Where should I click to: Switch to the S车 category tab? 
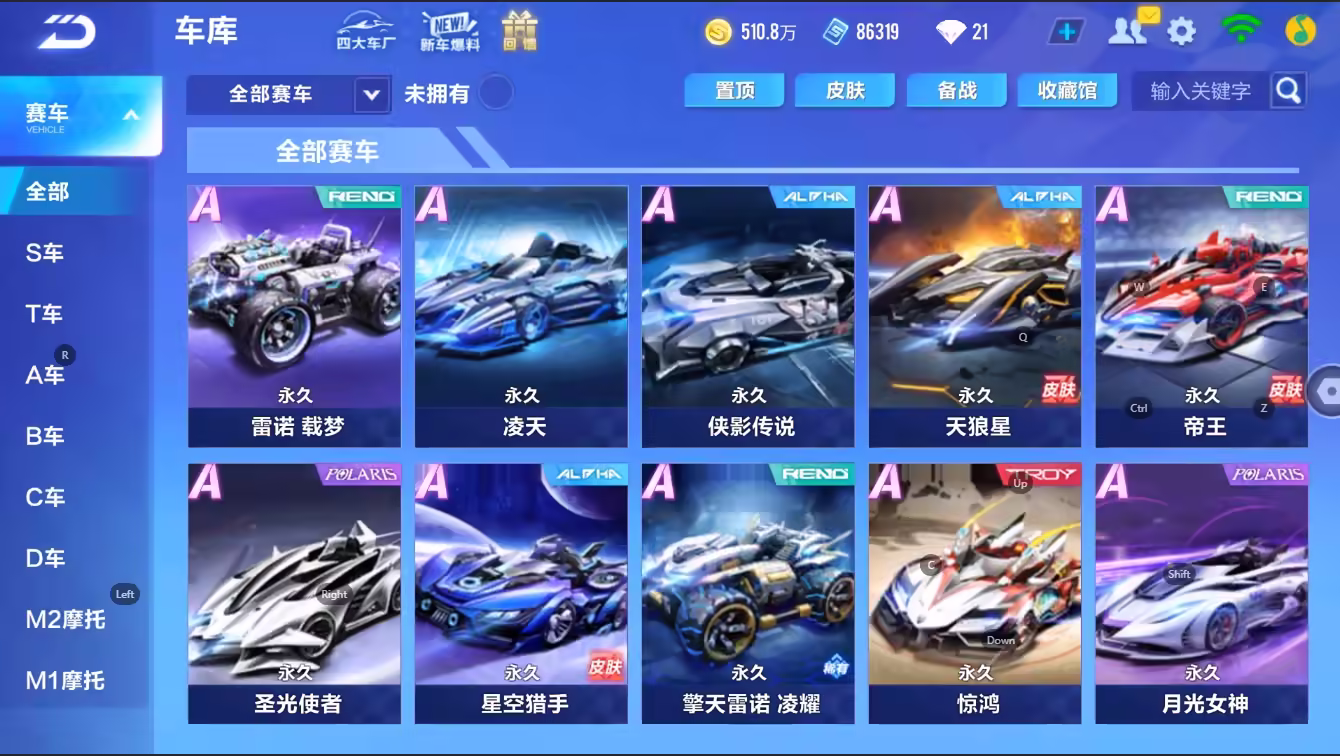pos(45,253)
